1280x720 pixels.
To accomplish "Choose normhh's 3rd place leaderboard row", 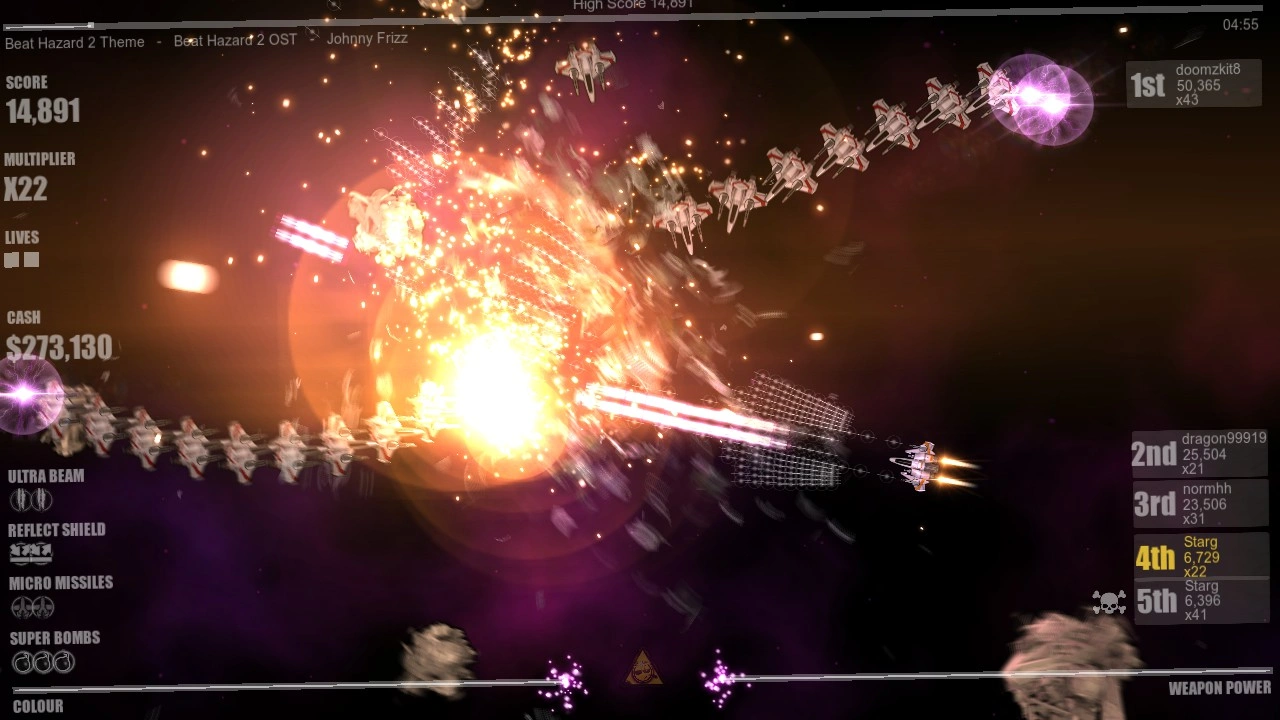I will click(x=1200, y=503).
